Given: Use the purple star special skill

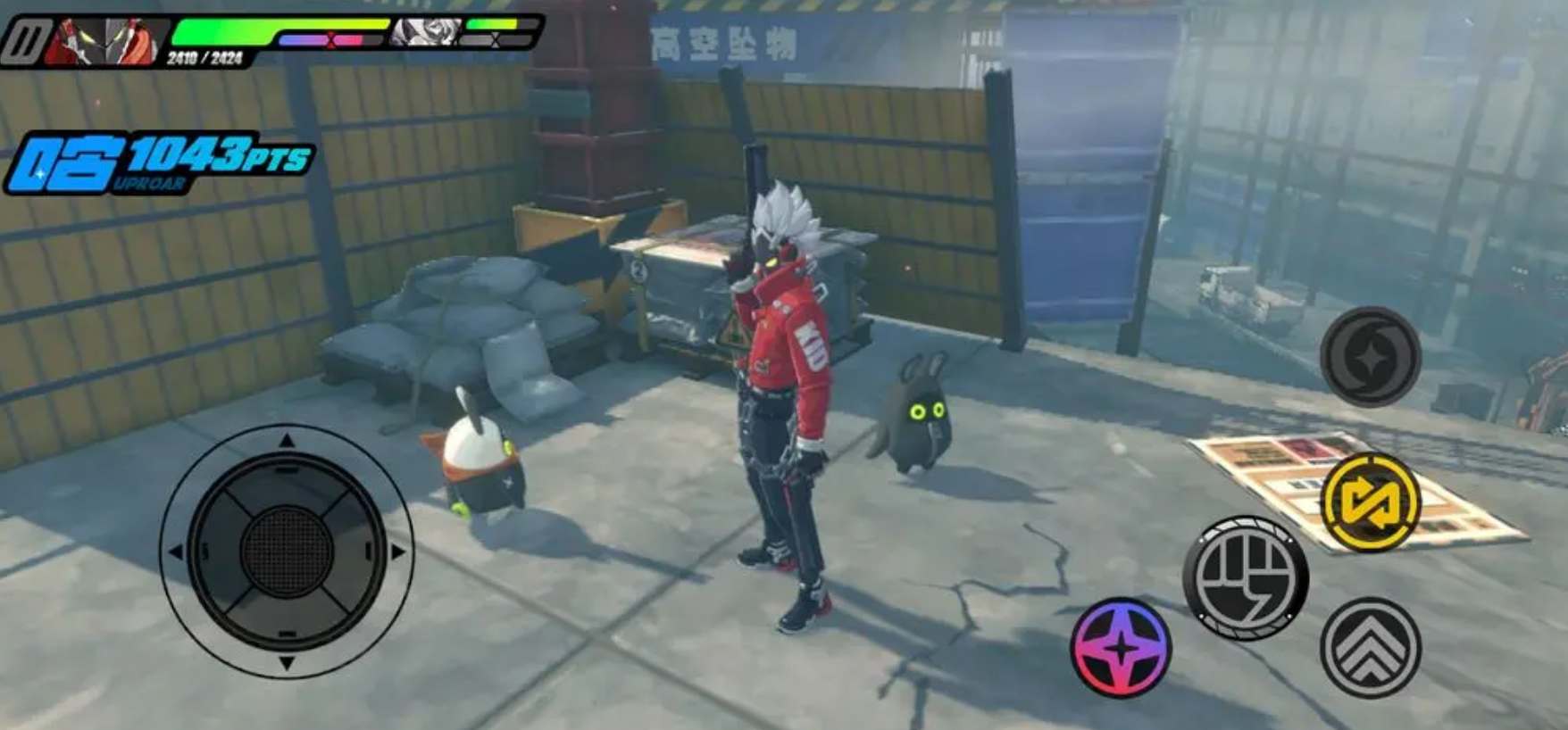Looking at the screenshot, I should click(x=1121, y=647).
